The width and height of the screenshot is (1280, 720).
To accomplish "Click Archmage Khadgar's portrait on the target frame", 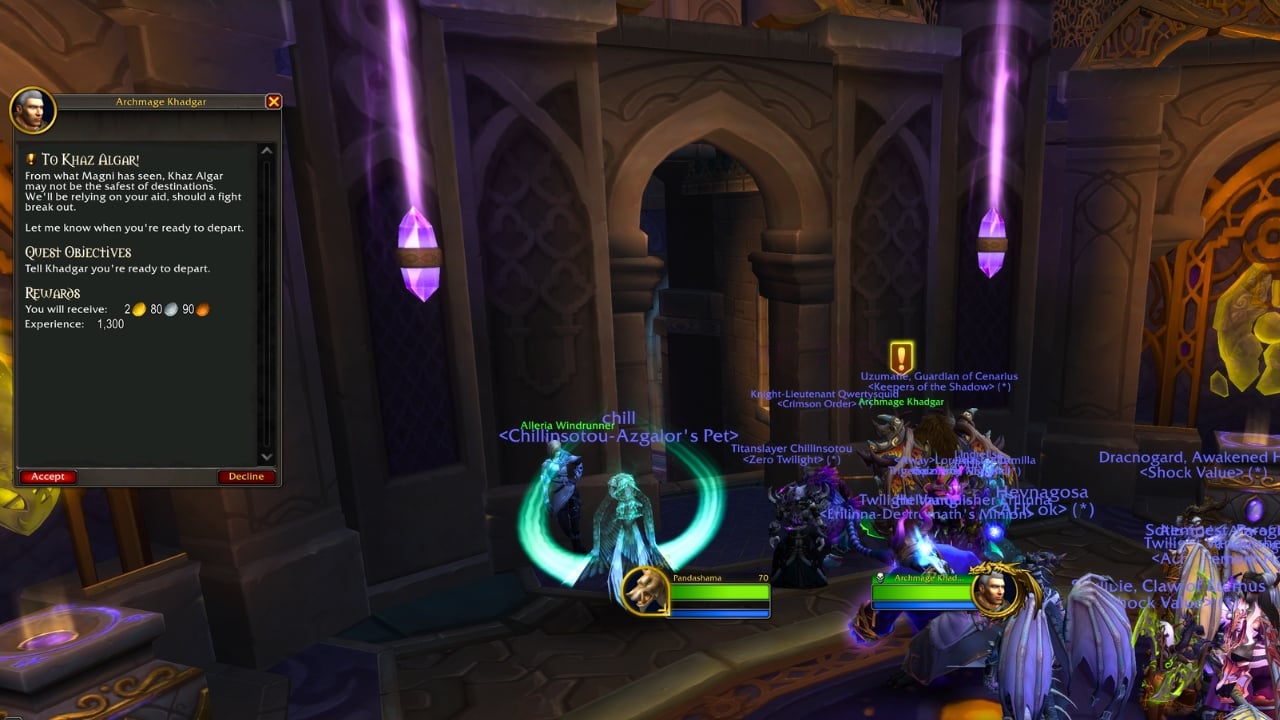I will pyautogui.click(x=993, y=592).
